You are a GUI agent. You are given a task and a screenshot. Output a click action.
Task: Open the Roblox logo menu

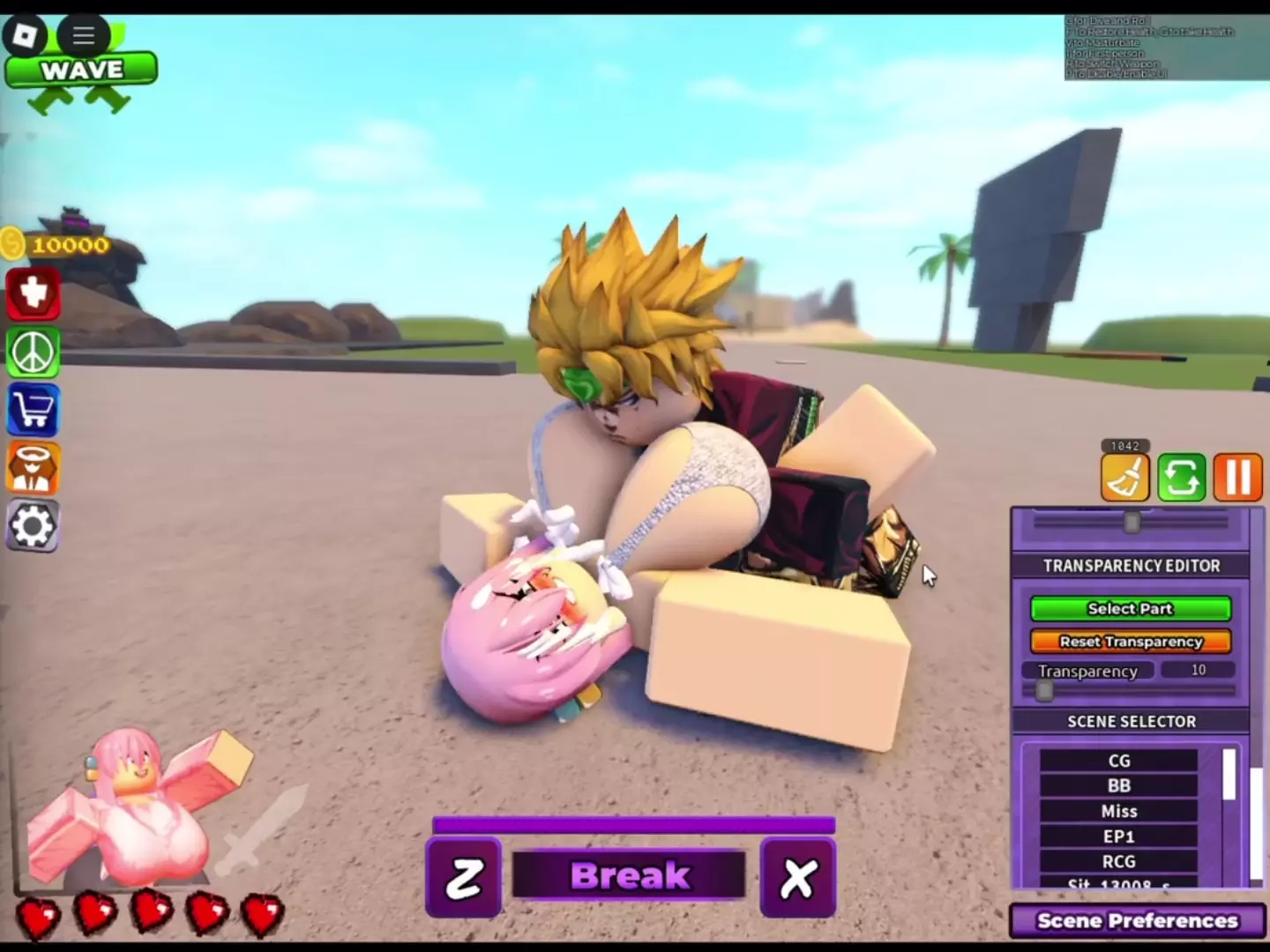pos(24,35)
